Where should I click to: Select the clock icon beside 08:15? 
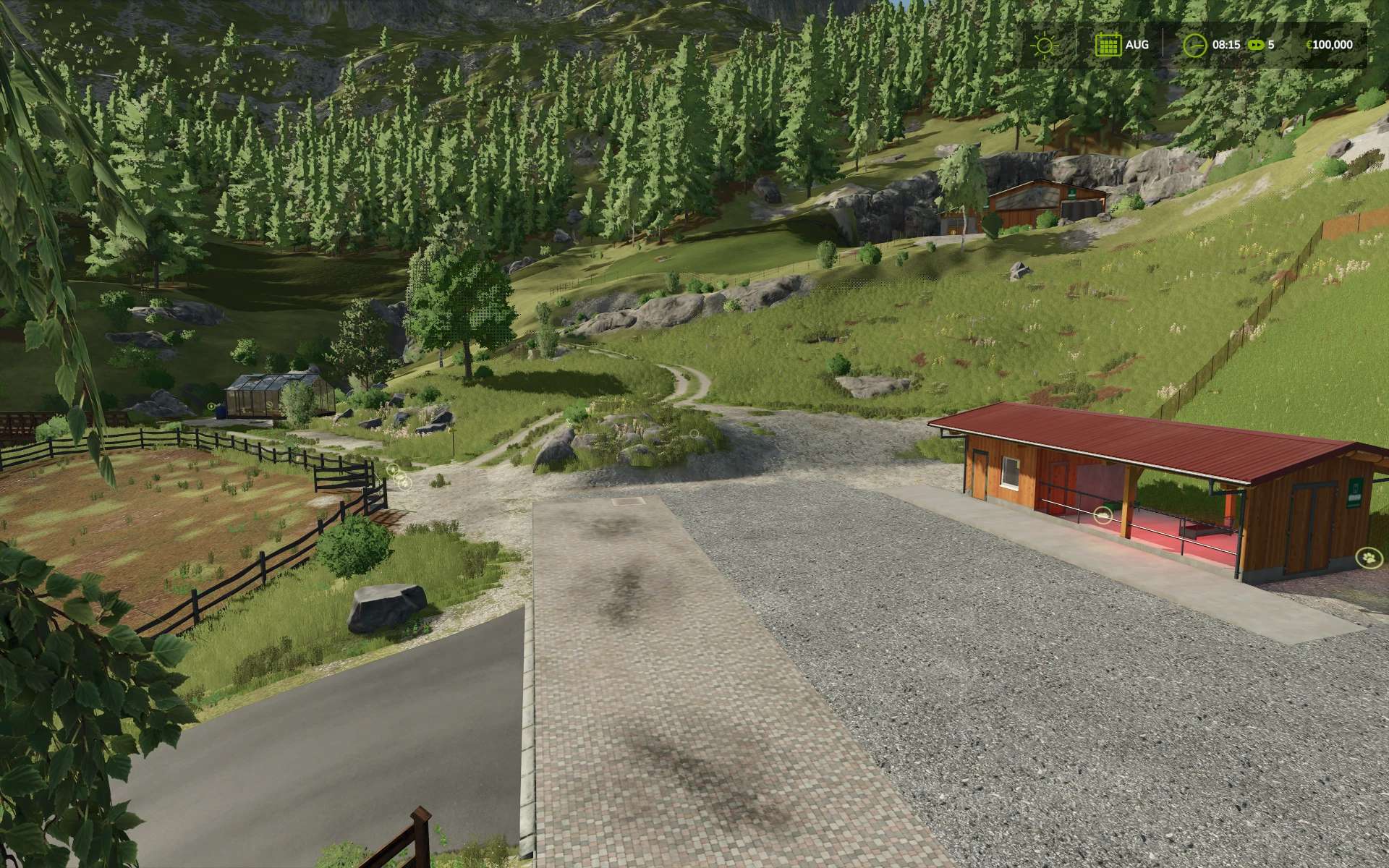[x=1194, y=45]
